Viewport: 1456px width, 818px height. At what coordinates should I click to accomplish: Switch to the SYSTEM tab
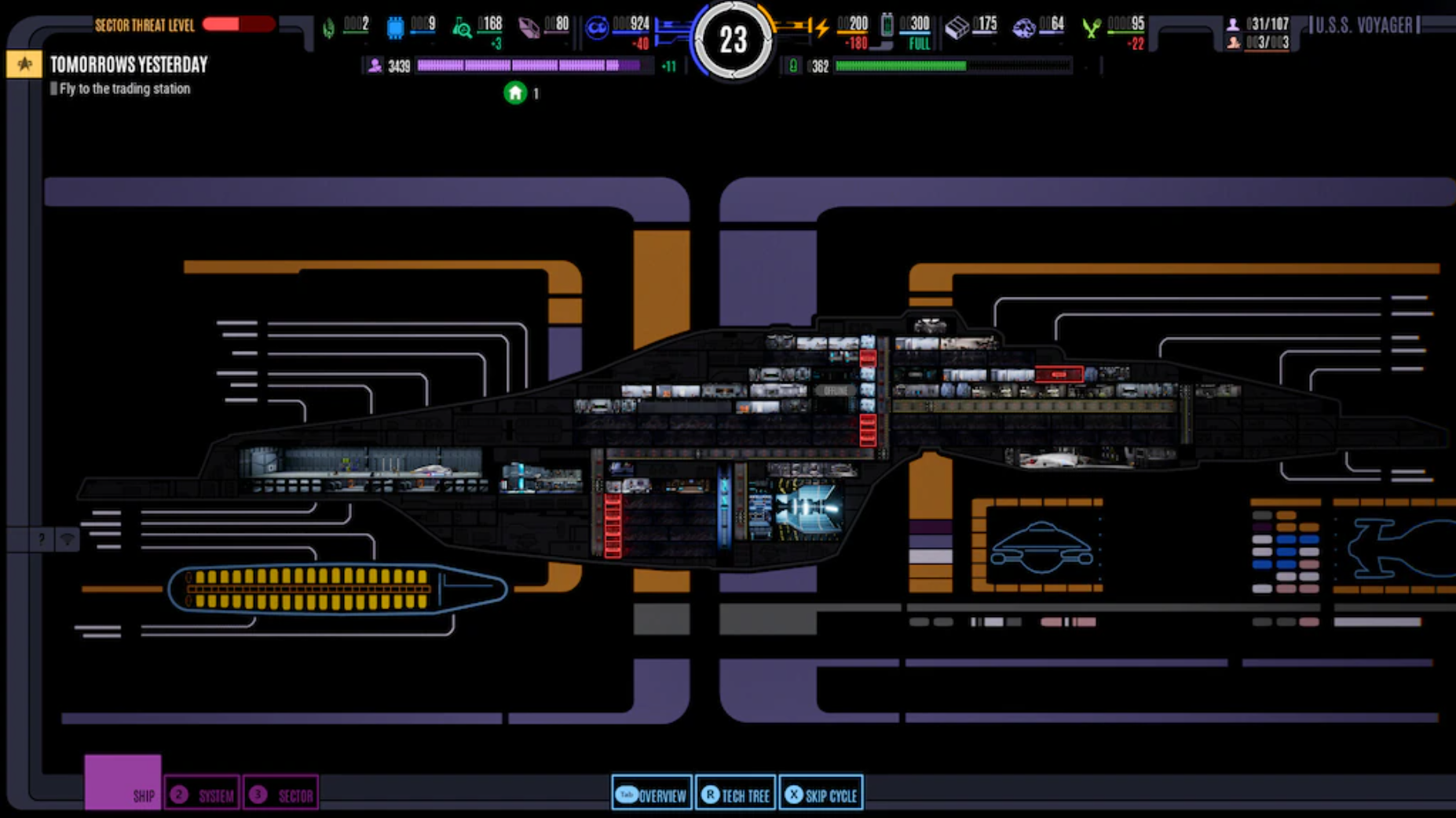point(201,794)
